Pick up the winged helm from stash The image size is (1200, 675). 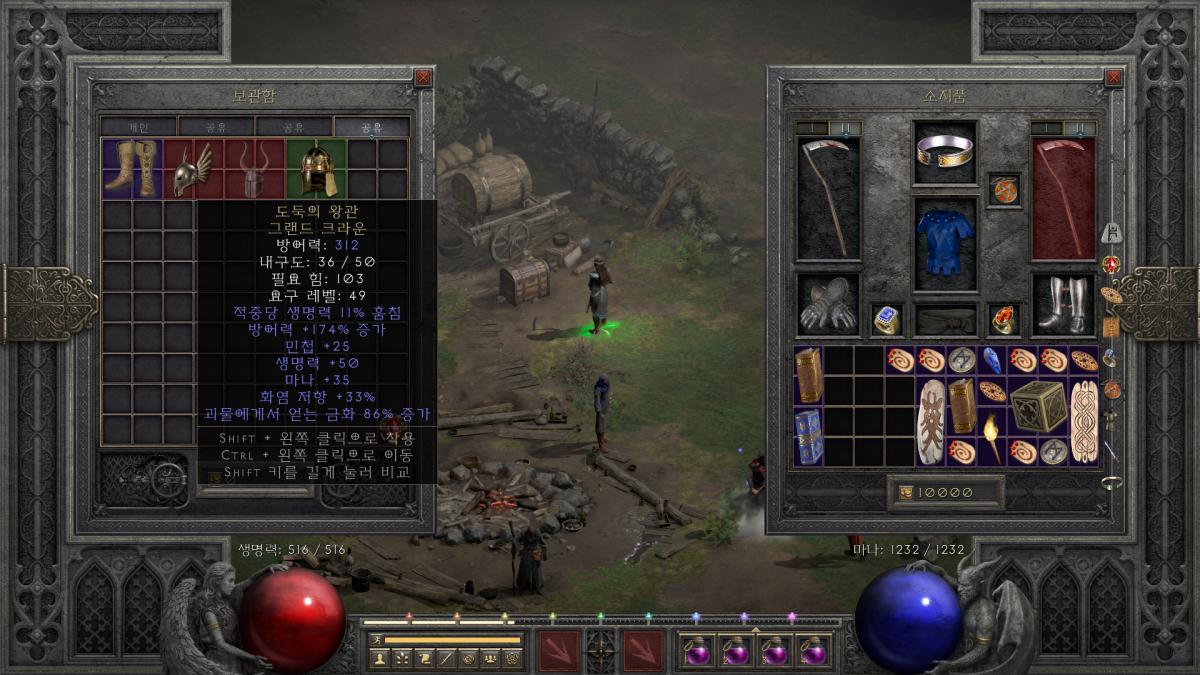[194, 168]
